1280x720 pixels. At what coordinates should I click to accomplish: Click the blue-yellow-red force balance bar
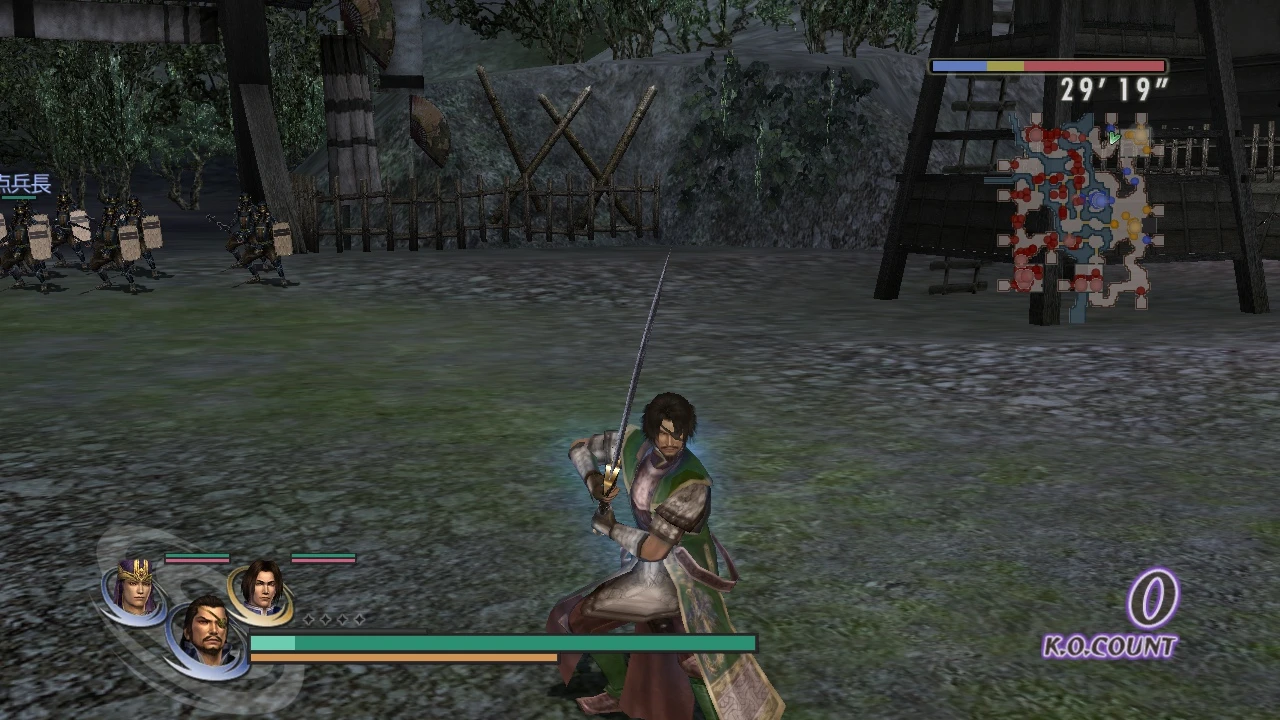tap(1048, 65)
